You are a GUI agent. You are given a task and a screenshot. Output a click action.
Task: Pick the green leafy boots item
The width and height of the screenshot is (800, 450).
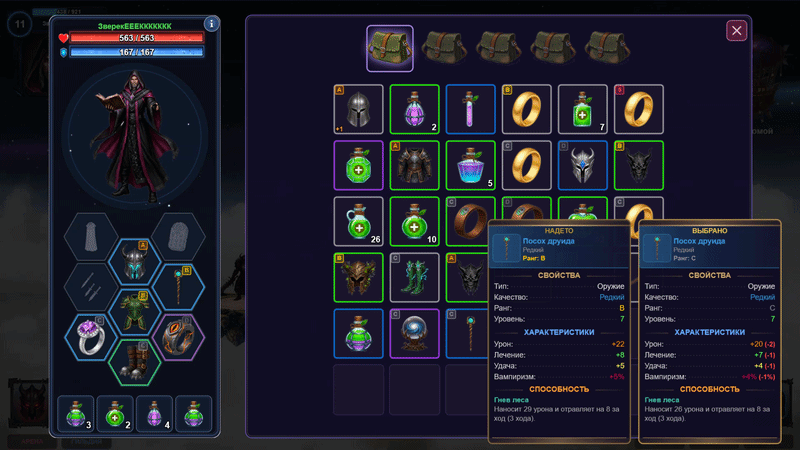(x=414, y=277)
